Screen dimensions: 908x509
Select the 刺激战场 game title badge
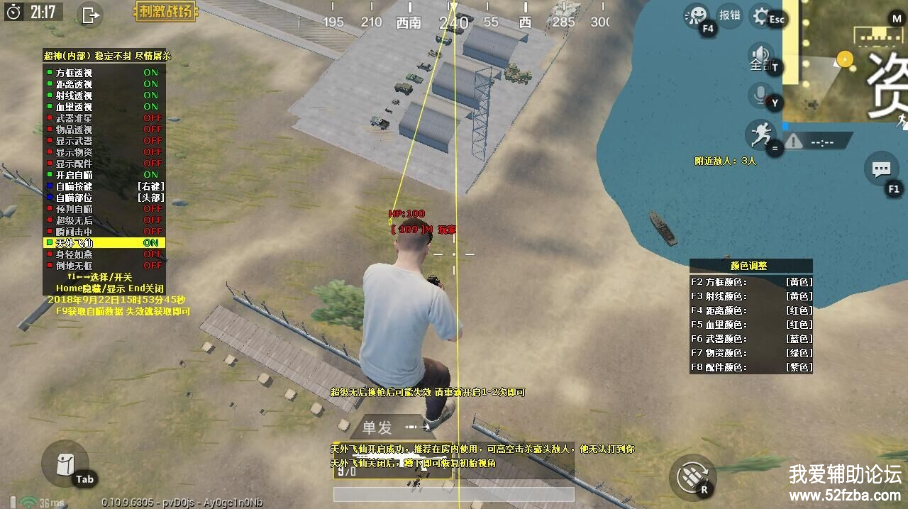pos(164,13)
